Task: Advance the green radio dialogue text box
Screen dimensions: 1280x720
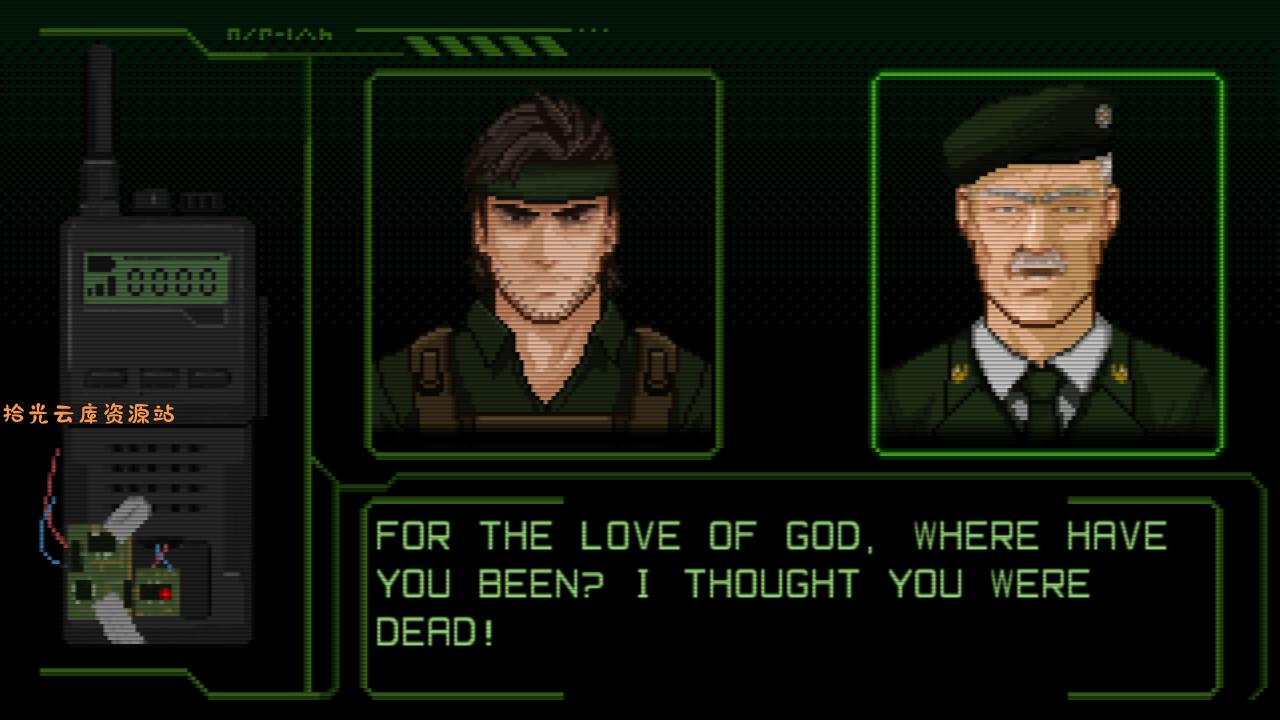Action: point(790,595)
